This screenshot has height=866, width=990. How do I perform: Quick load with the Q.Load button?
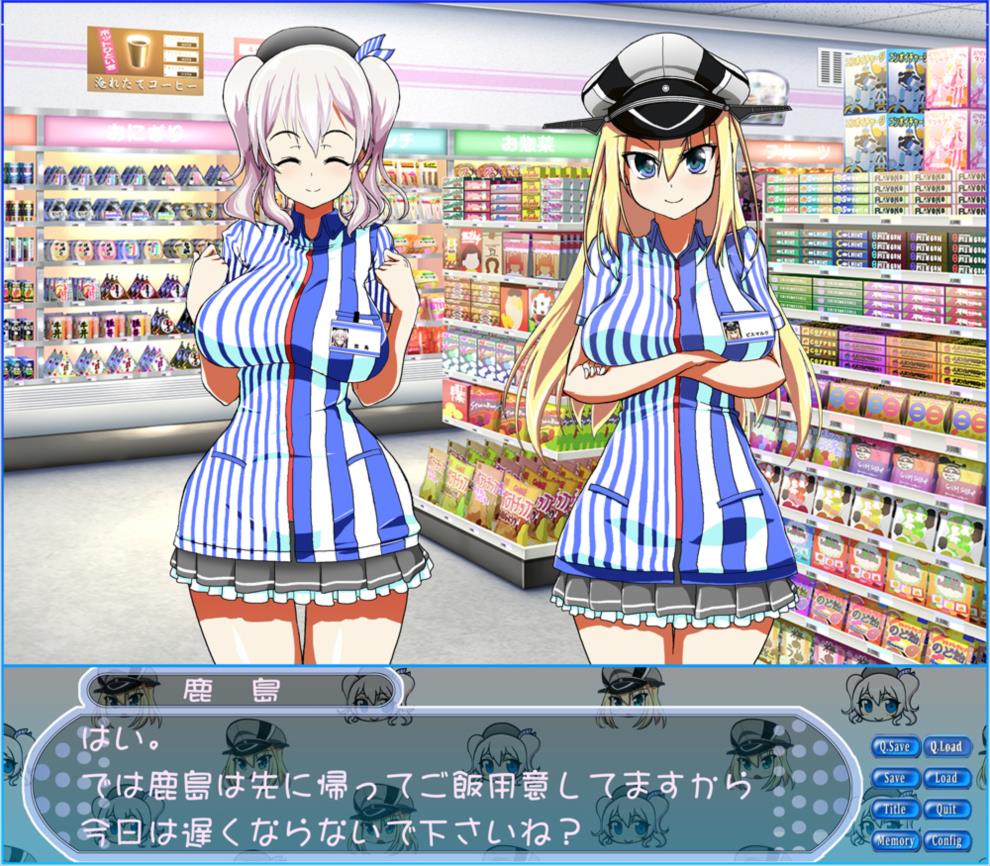click(945, 747)
